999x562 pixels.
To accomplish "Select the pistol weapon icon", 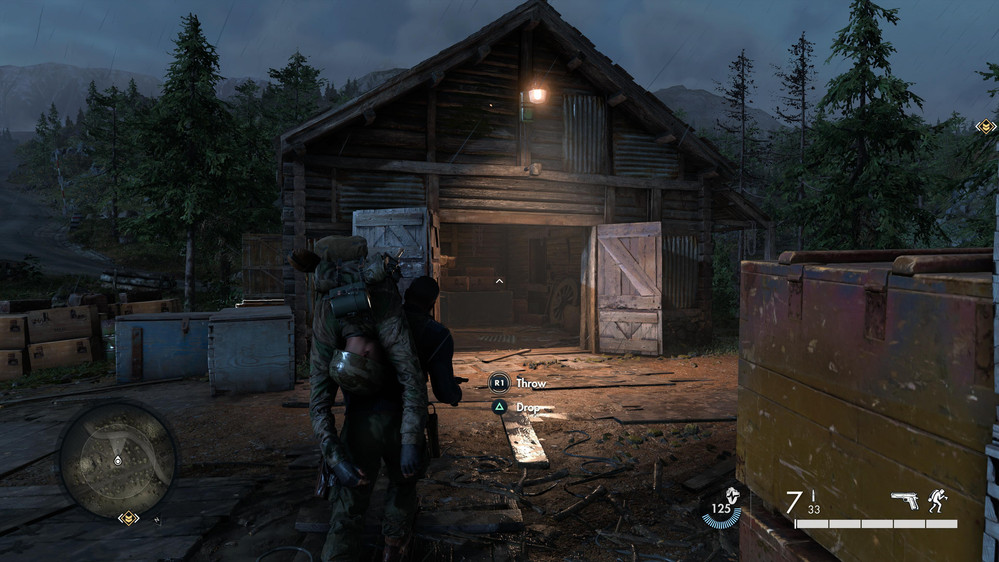I will tap(904, 500).
